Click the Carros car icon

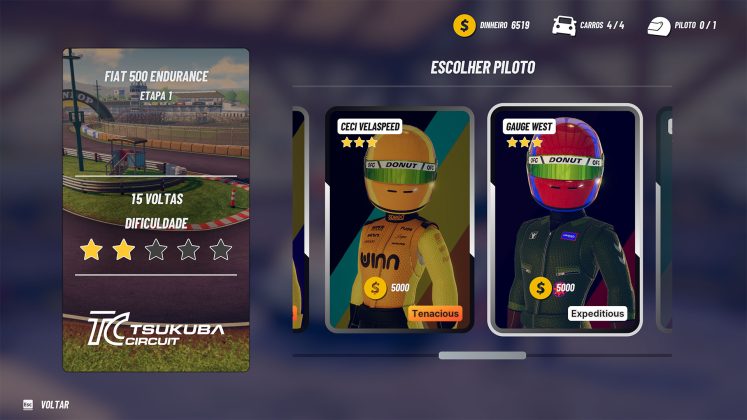click(563, 25)
